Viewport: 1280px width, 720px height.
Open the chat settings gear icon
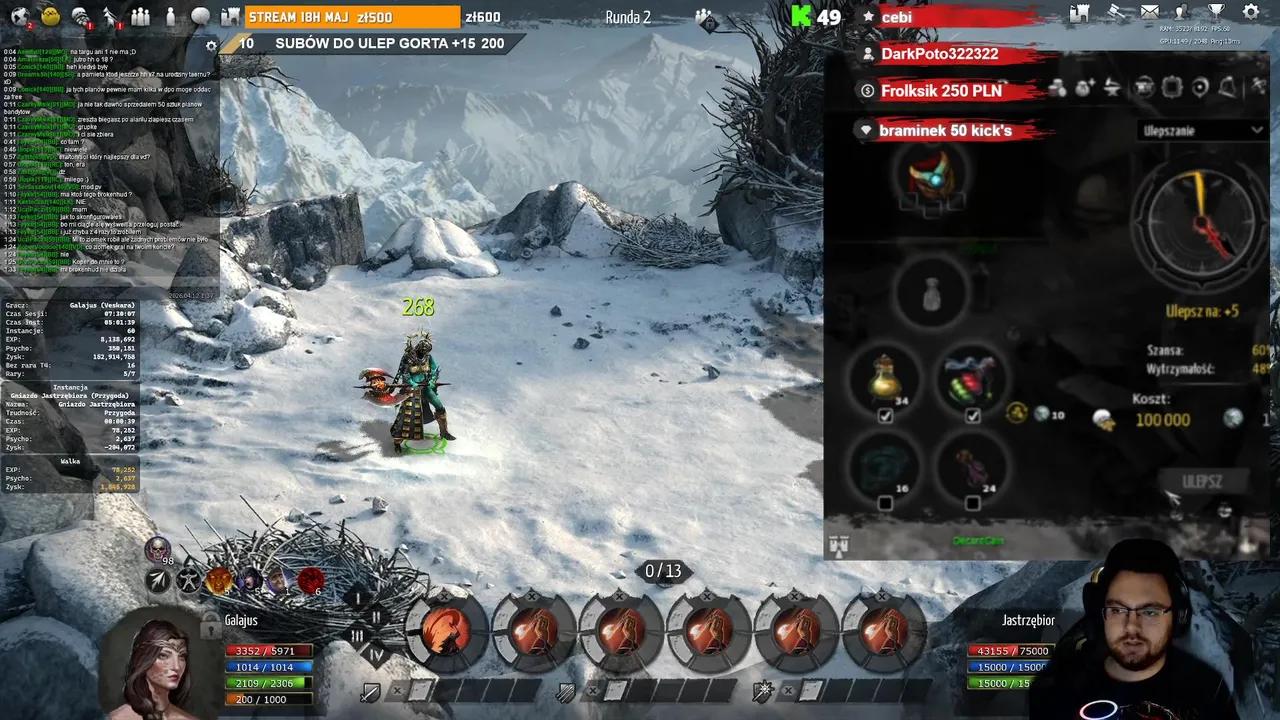pyautogui.click(x=211, y=45)
